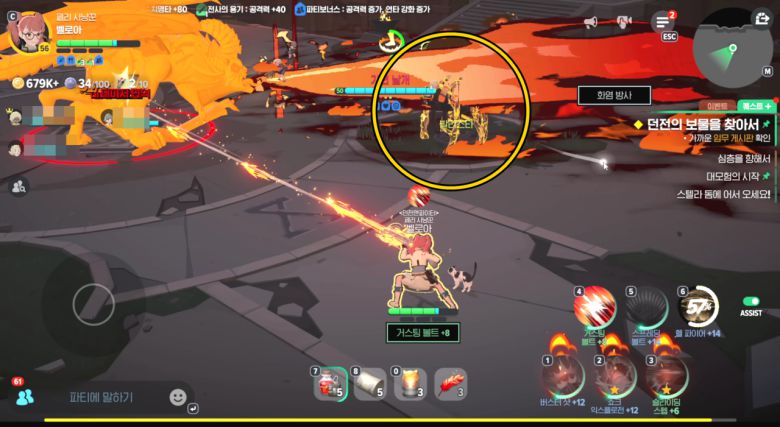The image size is (780, 427).
Task: Toggle the ASSIST switch
Action: pyautogui.click(x=751, y=301)
